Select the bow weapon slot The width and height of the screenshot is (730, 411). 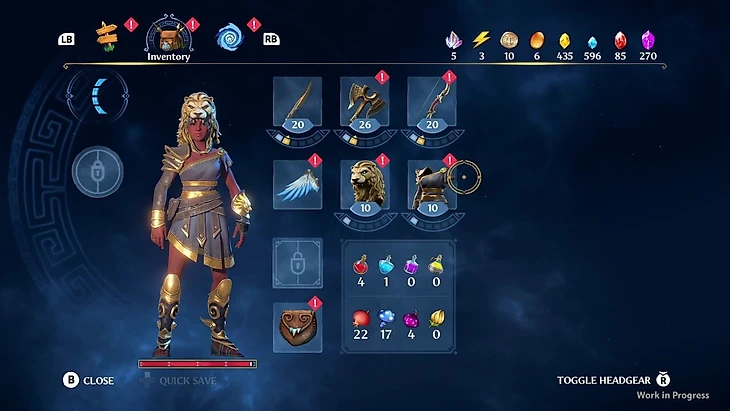(x=432, y=102)
